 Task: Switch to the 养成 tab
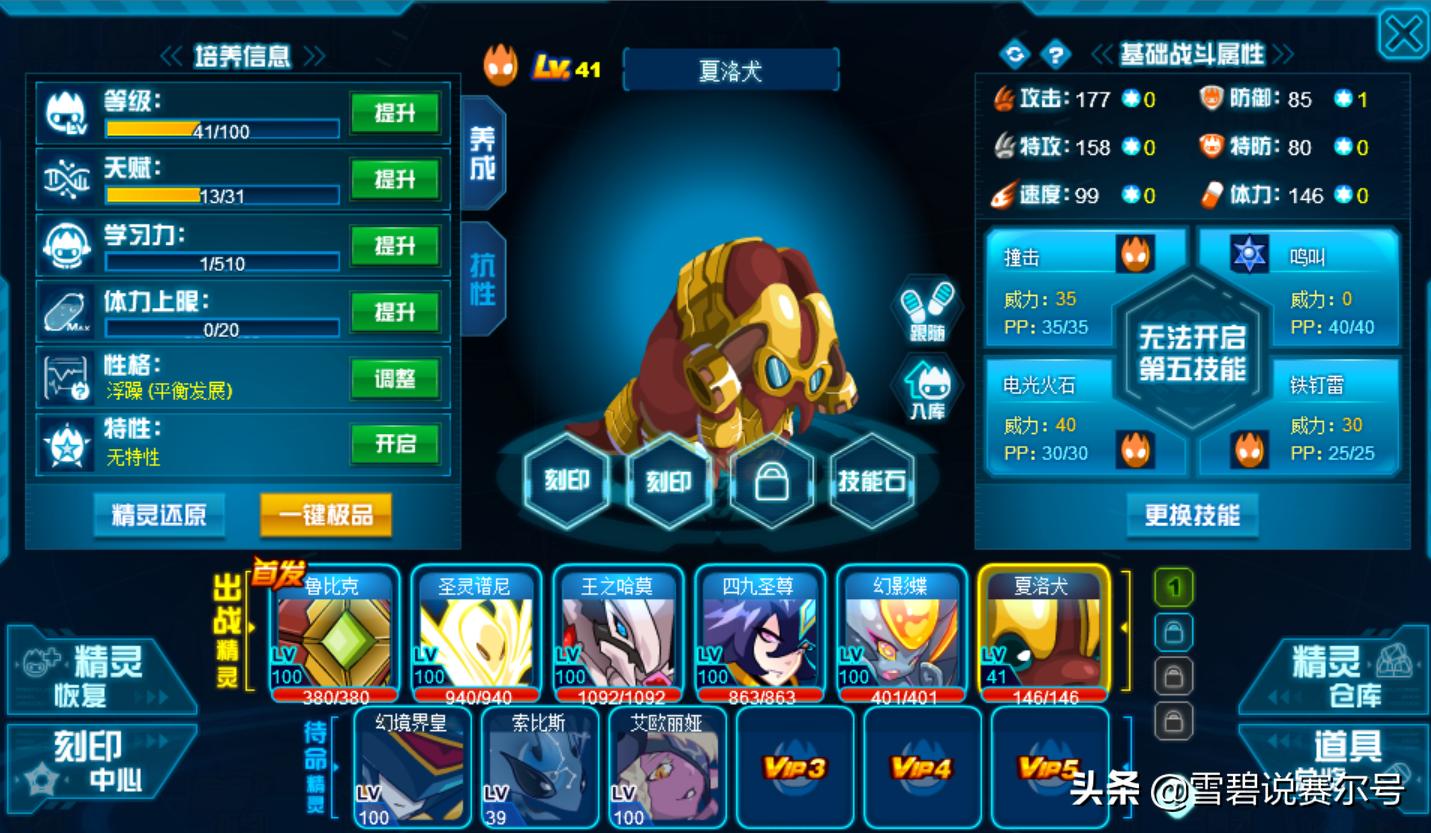pos(482,150)
